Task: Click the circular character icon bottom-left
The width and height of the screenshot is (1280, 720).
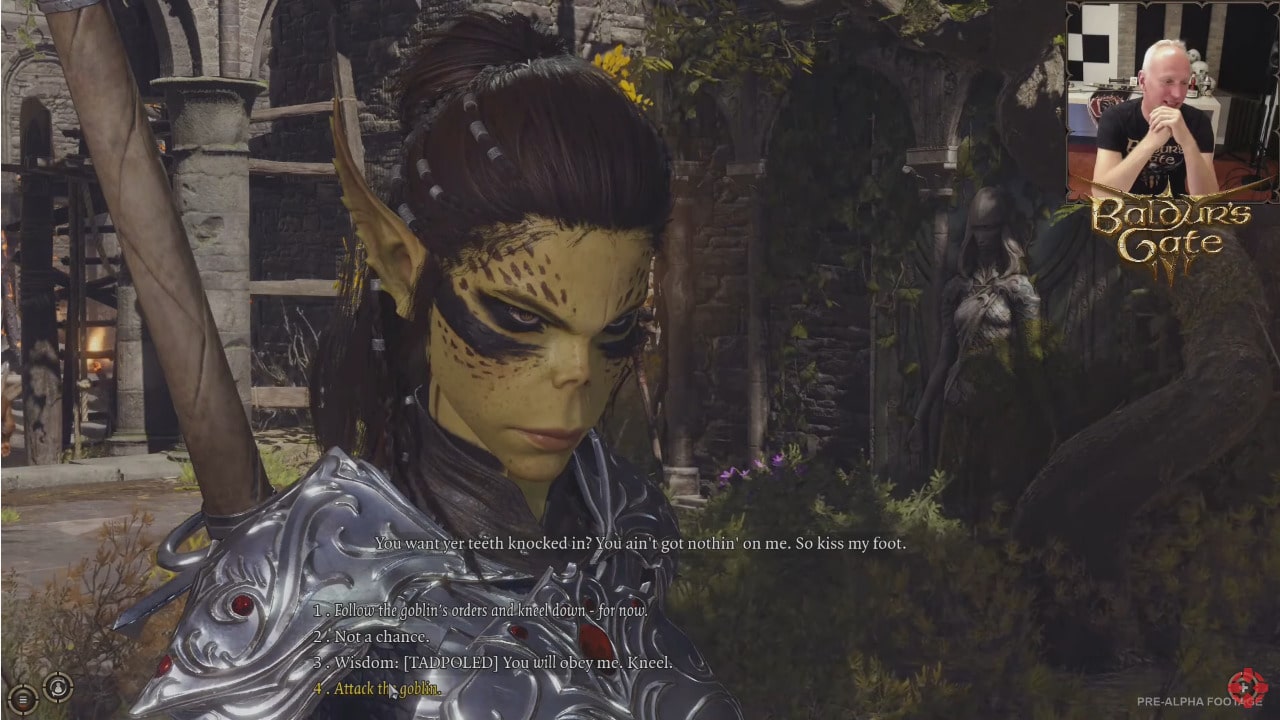Action: coord(58,688)
